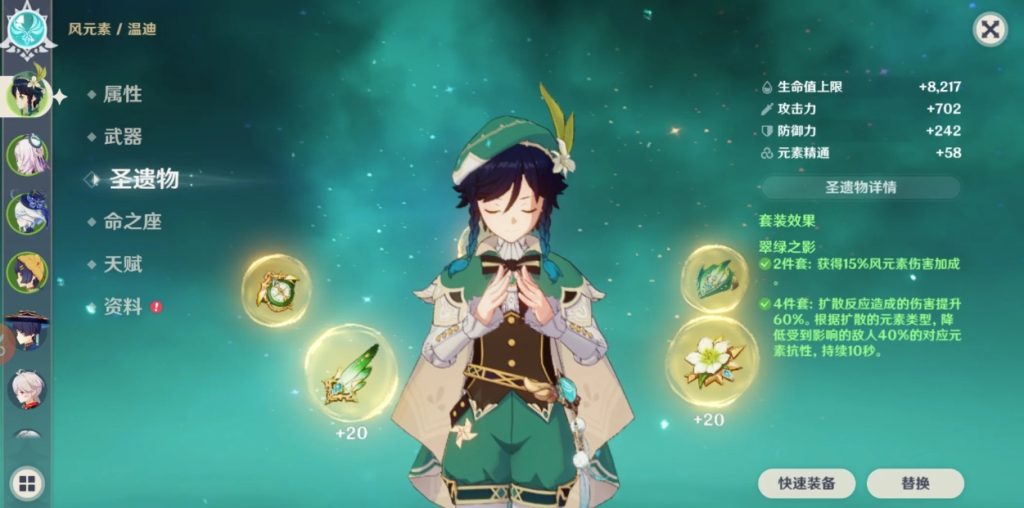The width and height of the screenshot is (1024, 508).
Task: Click the 替换 replace button
Action: pos(915,483)
